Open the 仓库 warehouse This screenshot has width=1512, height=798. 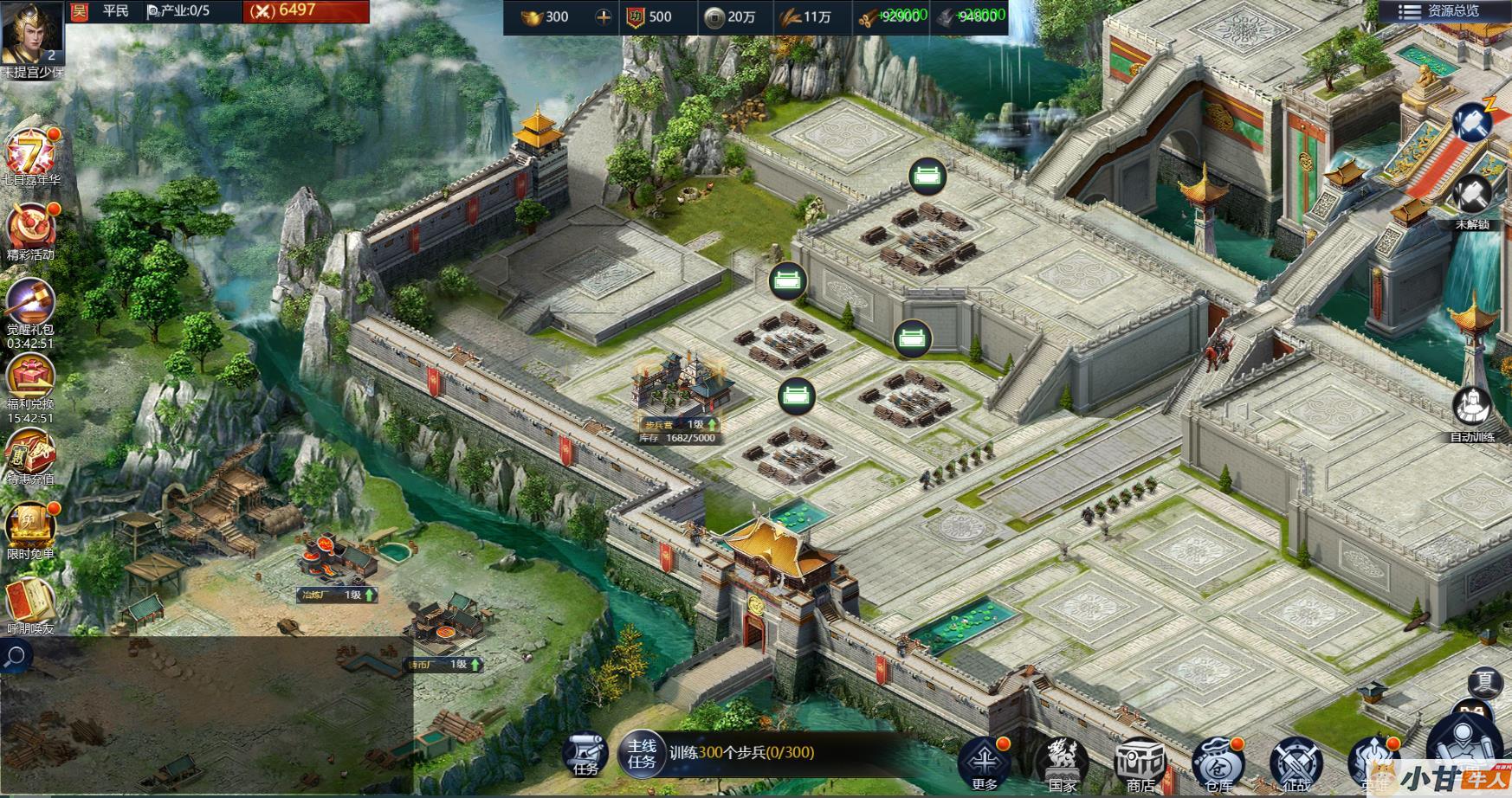coord(1218,763)
